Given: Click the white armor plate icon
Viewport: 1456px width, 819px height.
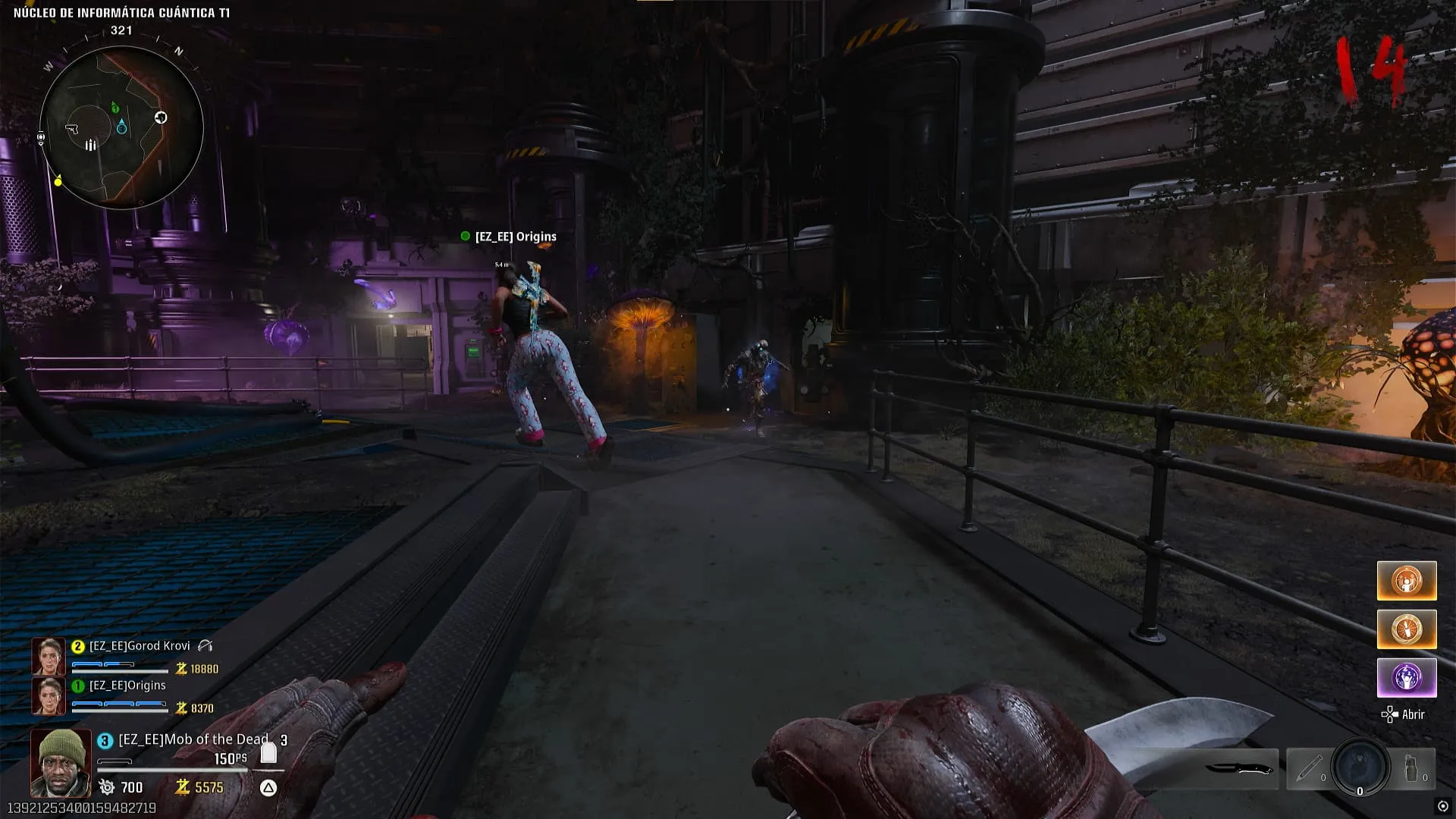Looking at the screenshot, I should pyautogui.click(x=268, y=752).
